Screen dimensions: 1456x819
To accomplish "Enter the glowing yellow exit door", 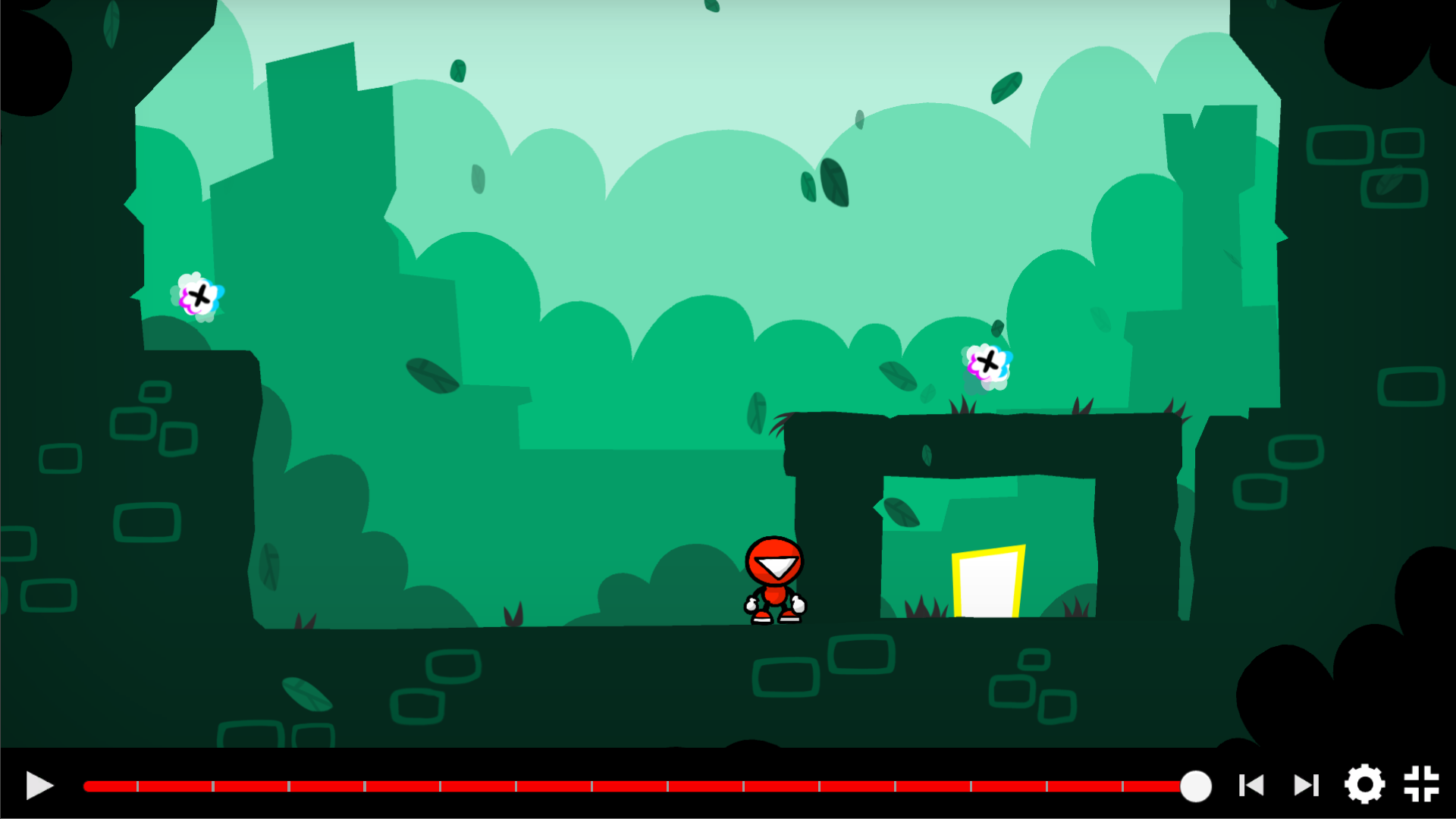I will [987, 584].
